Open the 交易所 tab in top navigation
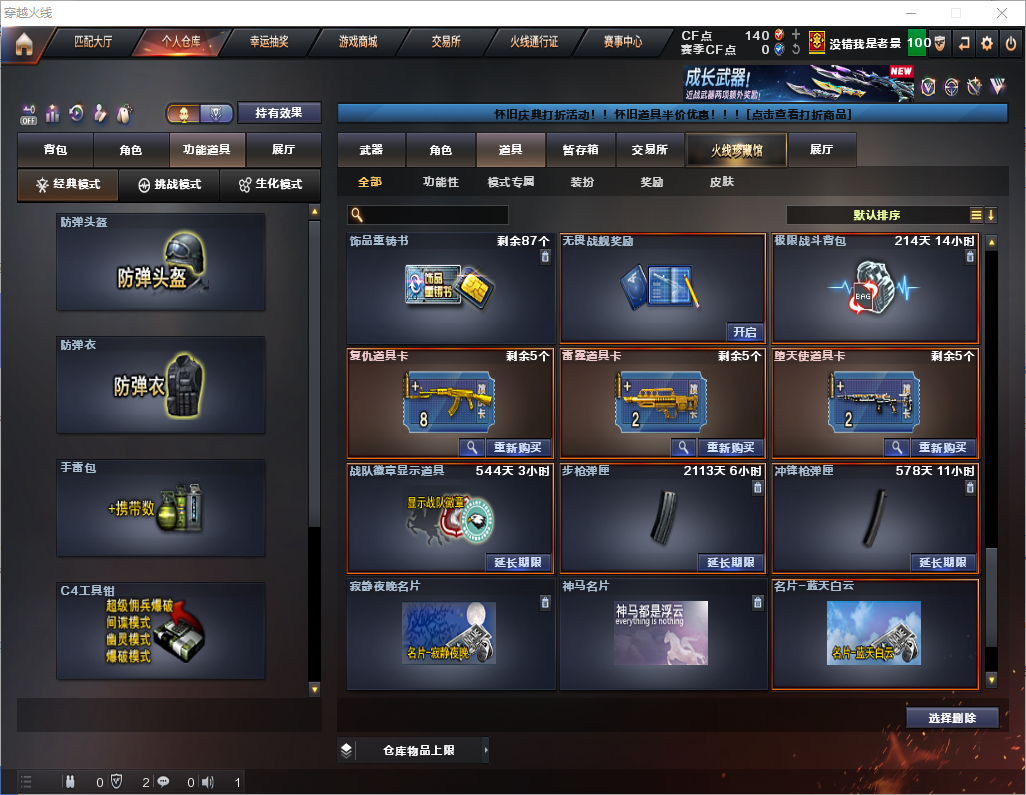 pos(446,43)
